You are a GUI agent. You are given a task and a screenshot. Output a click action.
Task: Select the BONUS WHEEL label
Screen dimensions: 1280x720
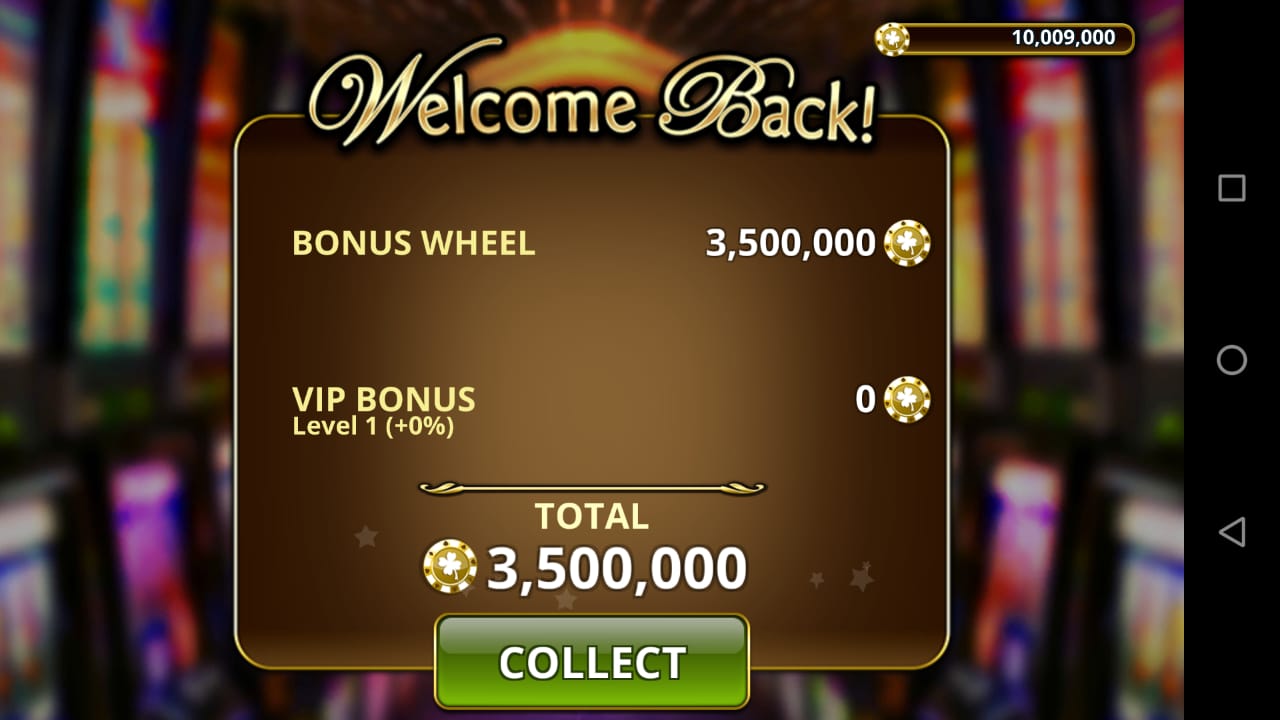pos(412,243)
